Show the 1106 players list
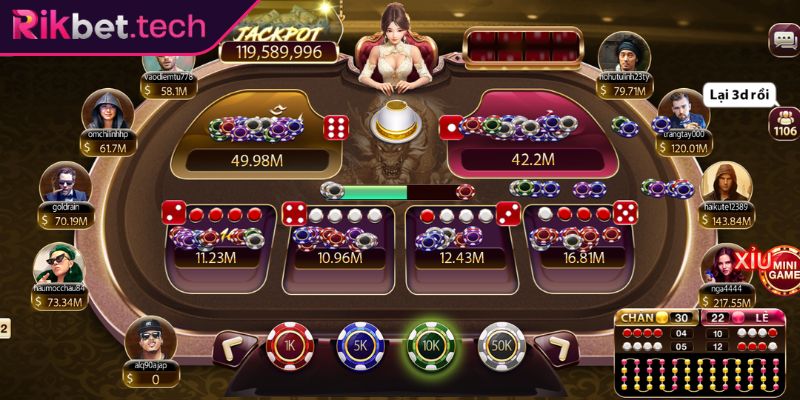The width and height of the screenshot is (800, 400). pyautogui.click(x=783, y=124)
